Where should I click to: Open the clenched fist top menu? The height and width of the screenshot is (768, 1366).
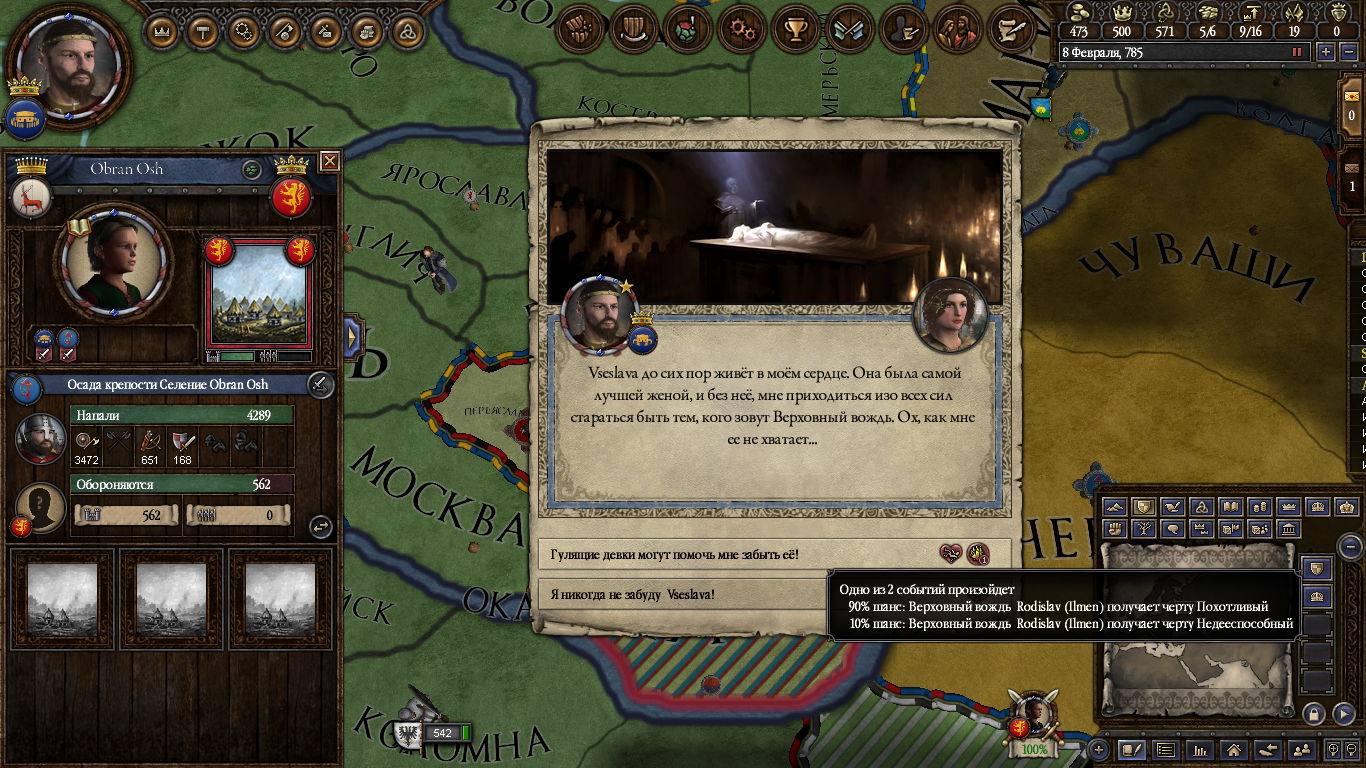point(580,30)
